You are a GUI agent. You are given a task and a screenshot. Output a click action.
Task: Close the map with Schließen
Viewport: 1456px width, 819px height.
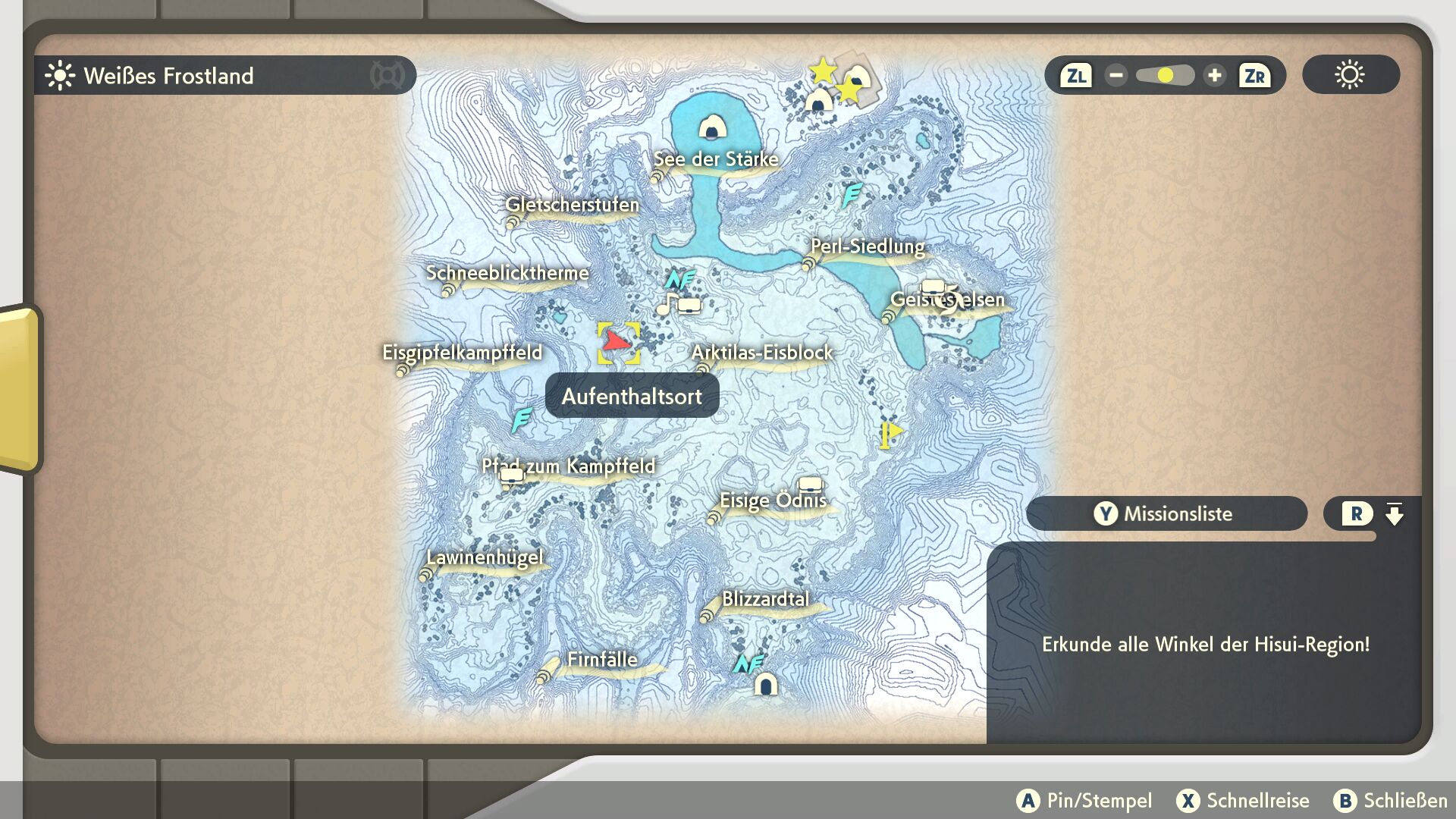point(1390,801)
